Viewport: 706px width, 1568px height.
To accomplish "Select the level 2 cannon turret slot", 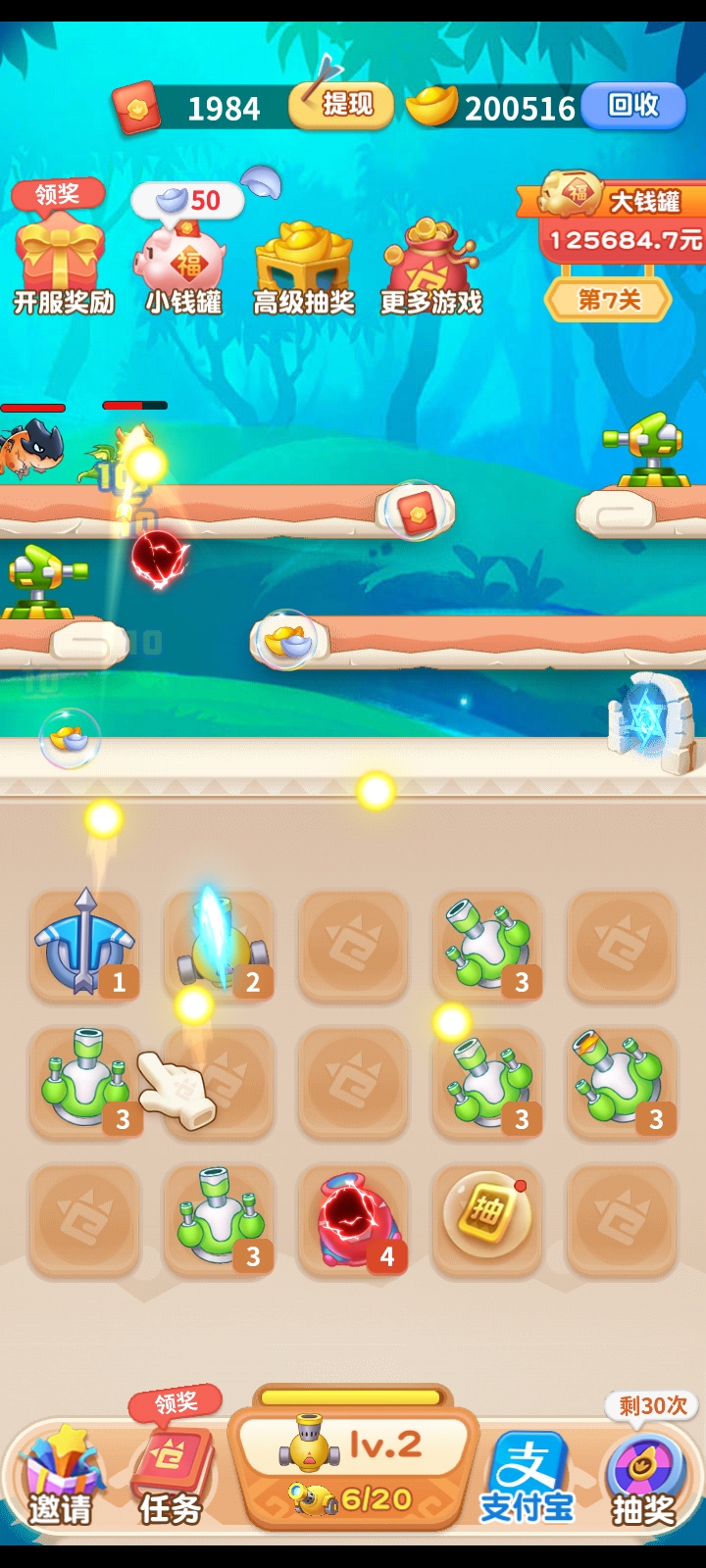I will pos(220,946).
